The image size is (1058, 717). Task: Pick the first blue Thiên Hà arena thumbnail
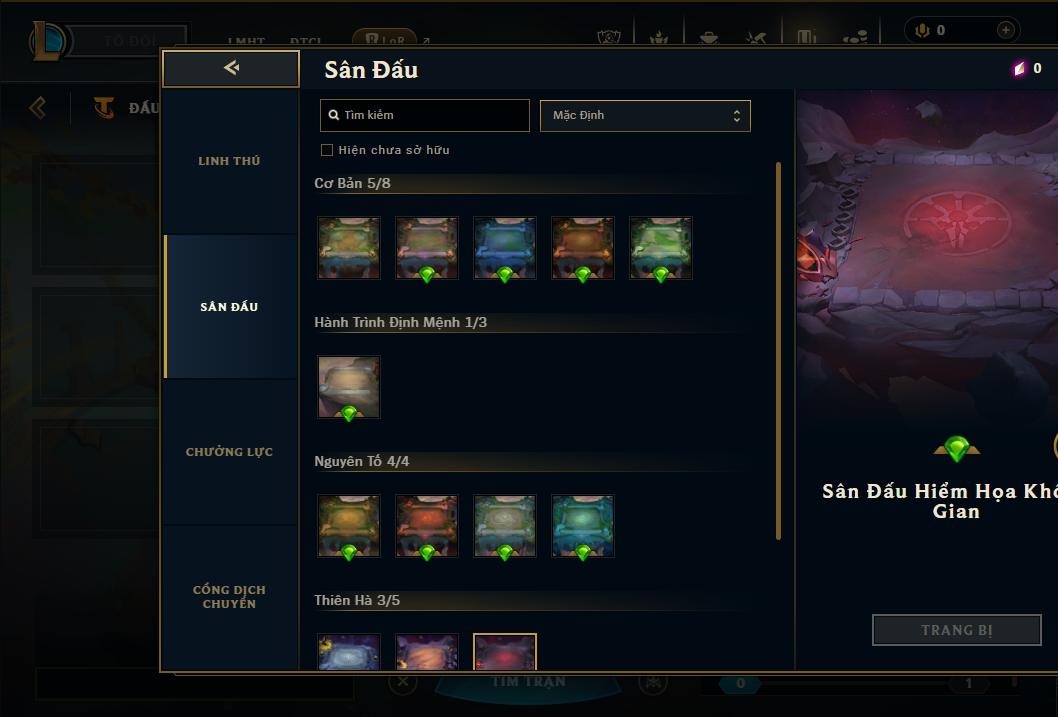pos(349,652)
